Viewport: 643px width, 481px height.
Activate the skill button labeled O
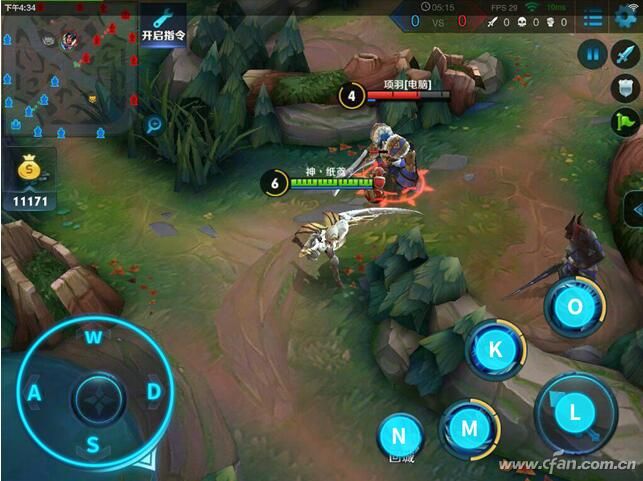tap(575, 307)
